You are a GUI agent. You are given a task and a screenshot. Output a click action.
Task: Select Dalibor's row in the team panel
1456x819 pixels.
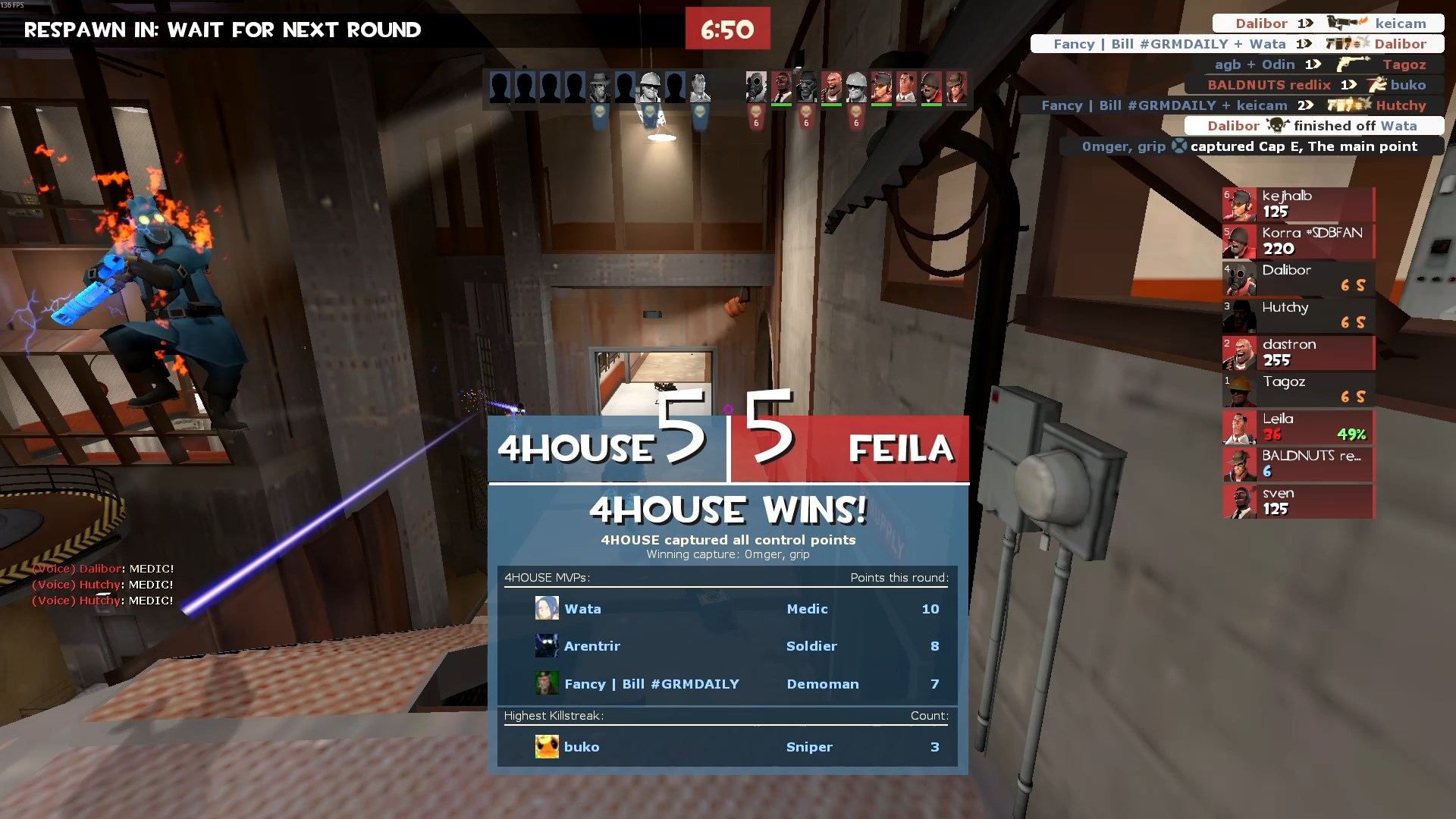pos(1298,278)
